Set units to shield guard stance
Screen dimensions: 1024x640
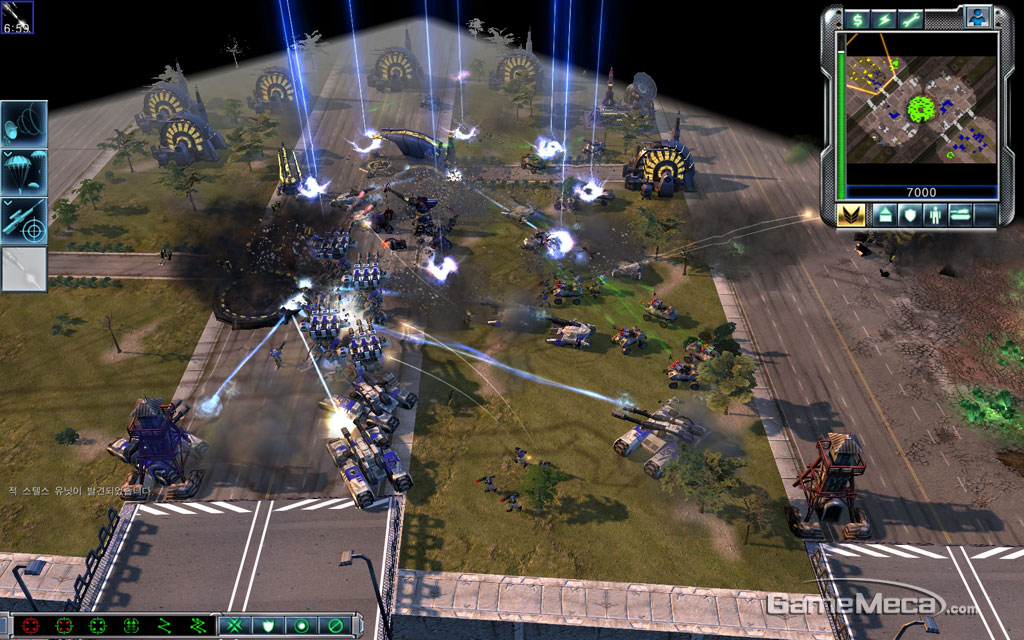pyautogui.click(x=268, y=626)
